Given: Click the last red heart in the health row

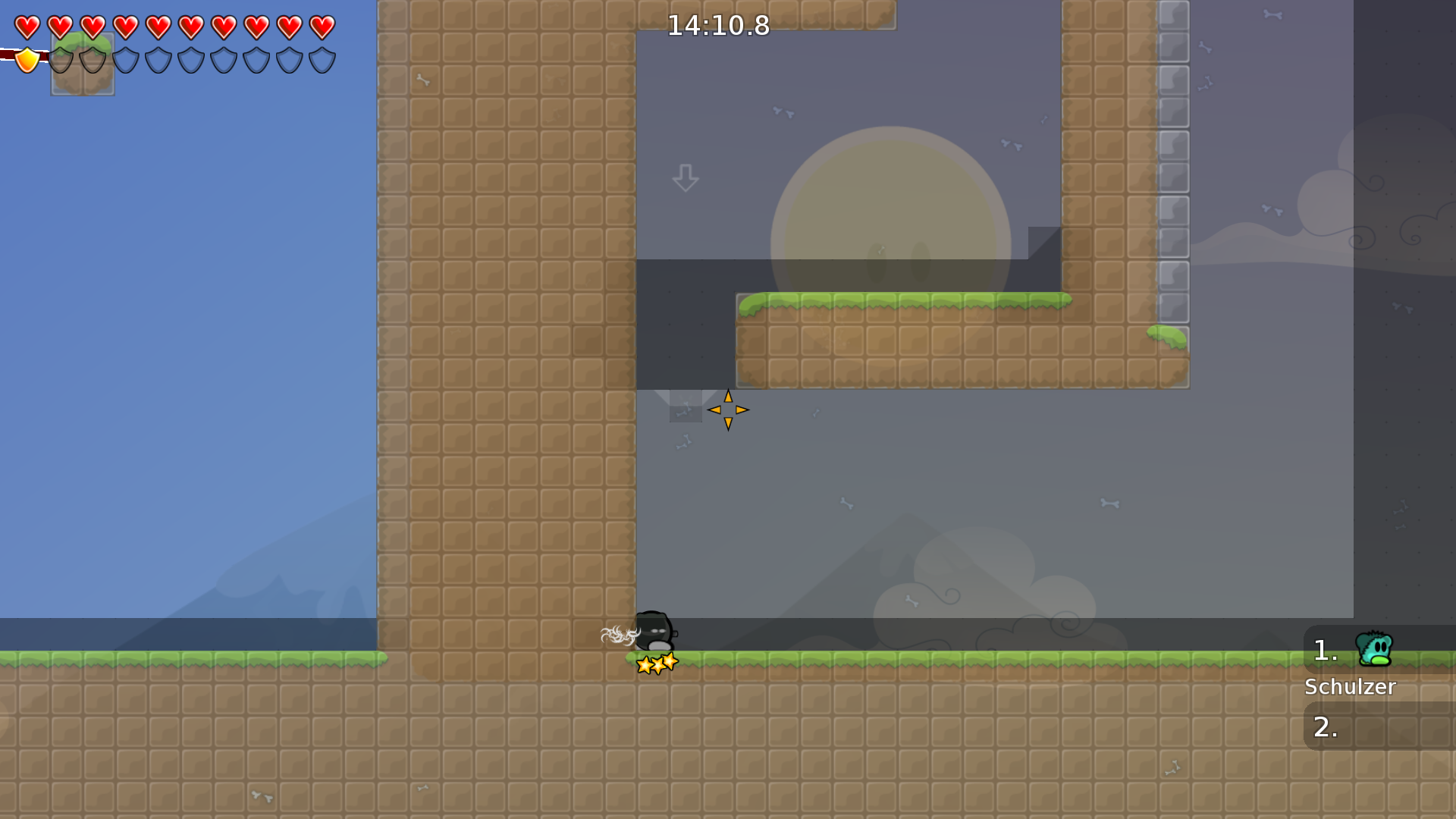Looking at the screenshot, I should [x=322, y=25].
